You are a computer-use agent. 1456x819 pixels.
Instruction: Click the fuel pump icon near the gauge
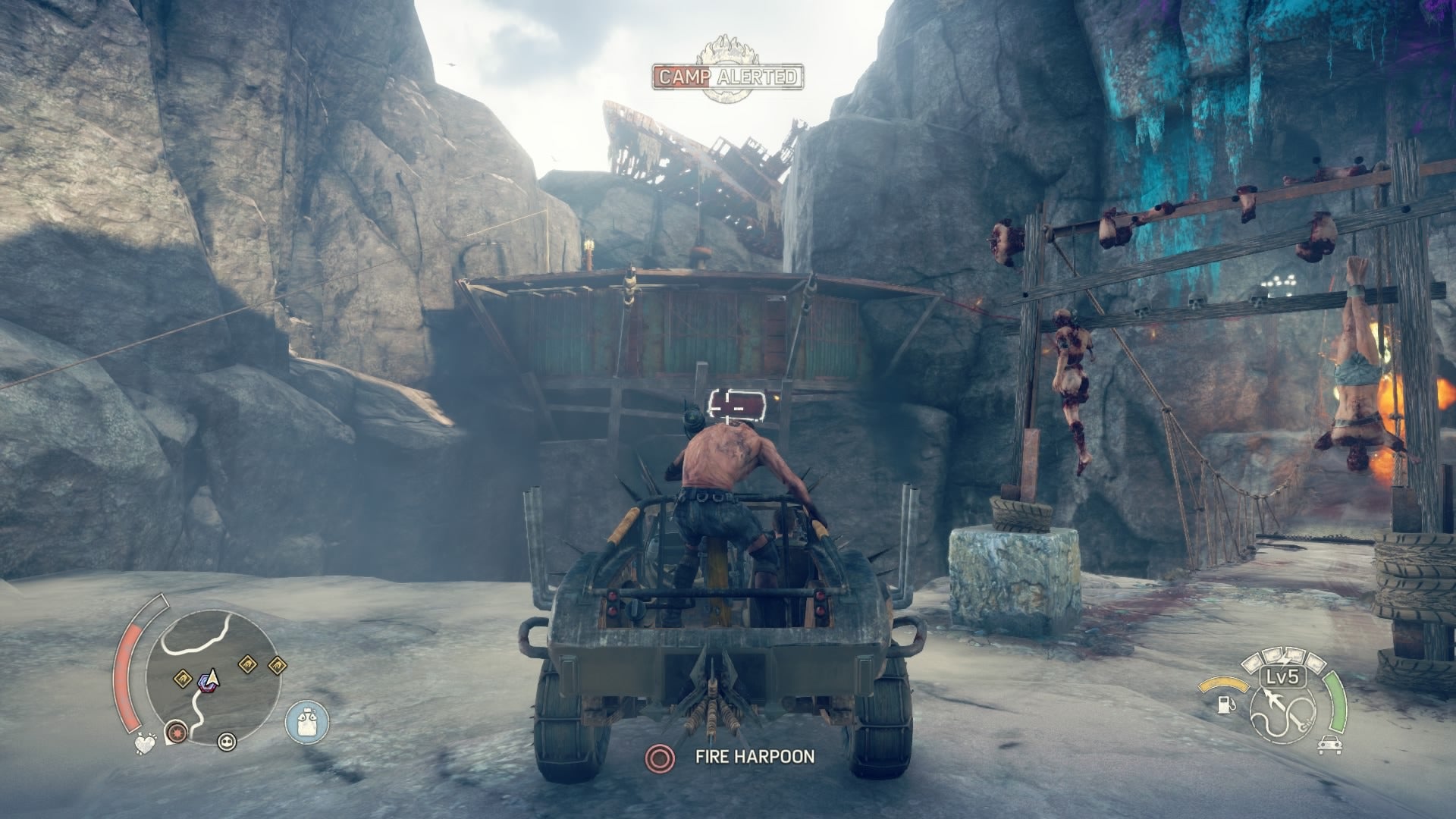(1225, 705)
